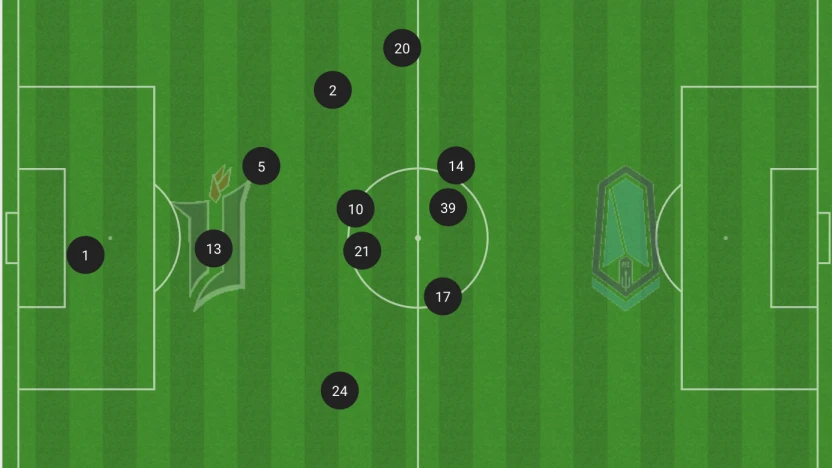Select player marker number 21

coord(362,251)
